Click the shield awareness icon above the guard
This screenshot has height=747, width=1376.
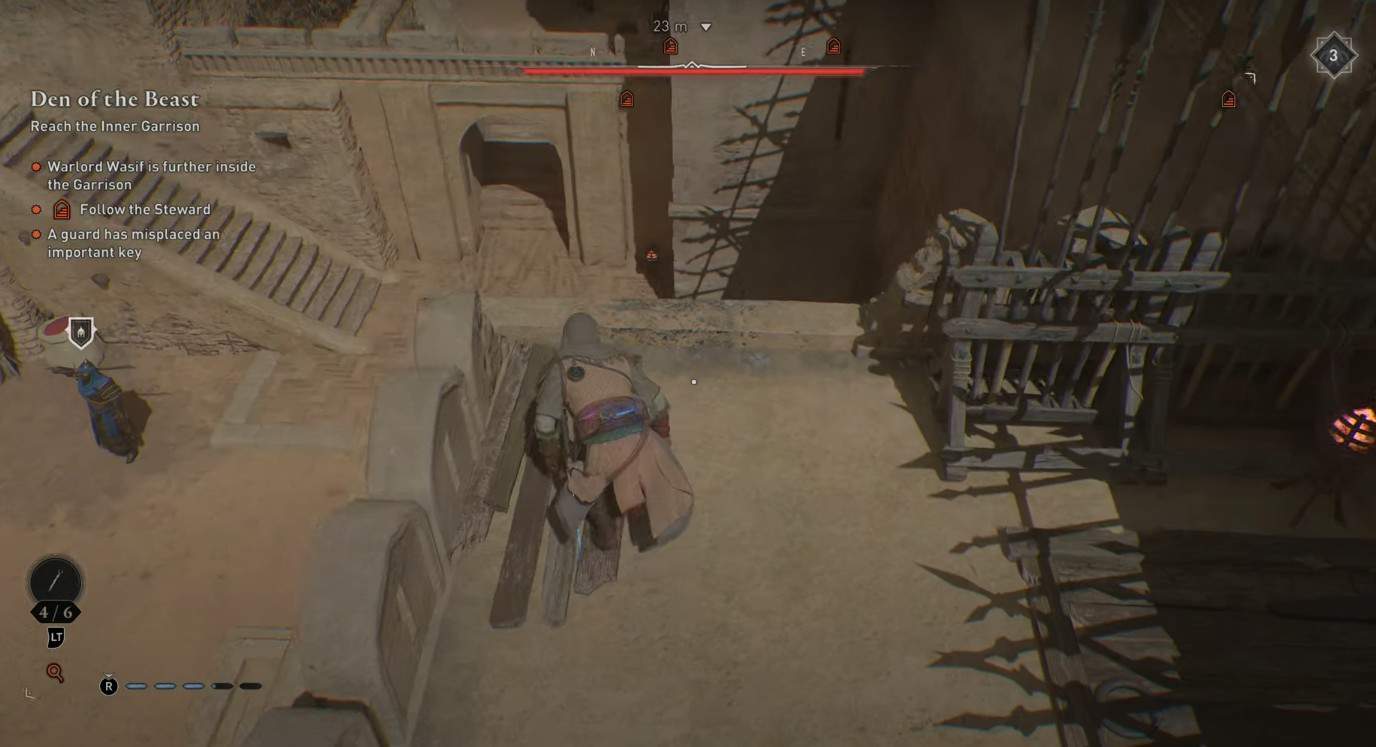click(x=78, y=331)
